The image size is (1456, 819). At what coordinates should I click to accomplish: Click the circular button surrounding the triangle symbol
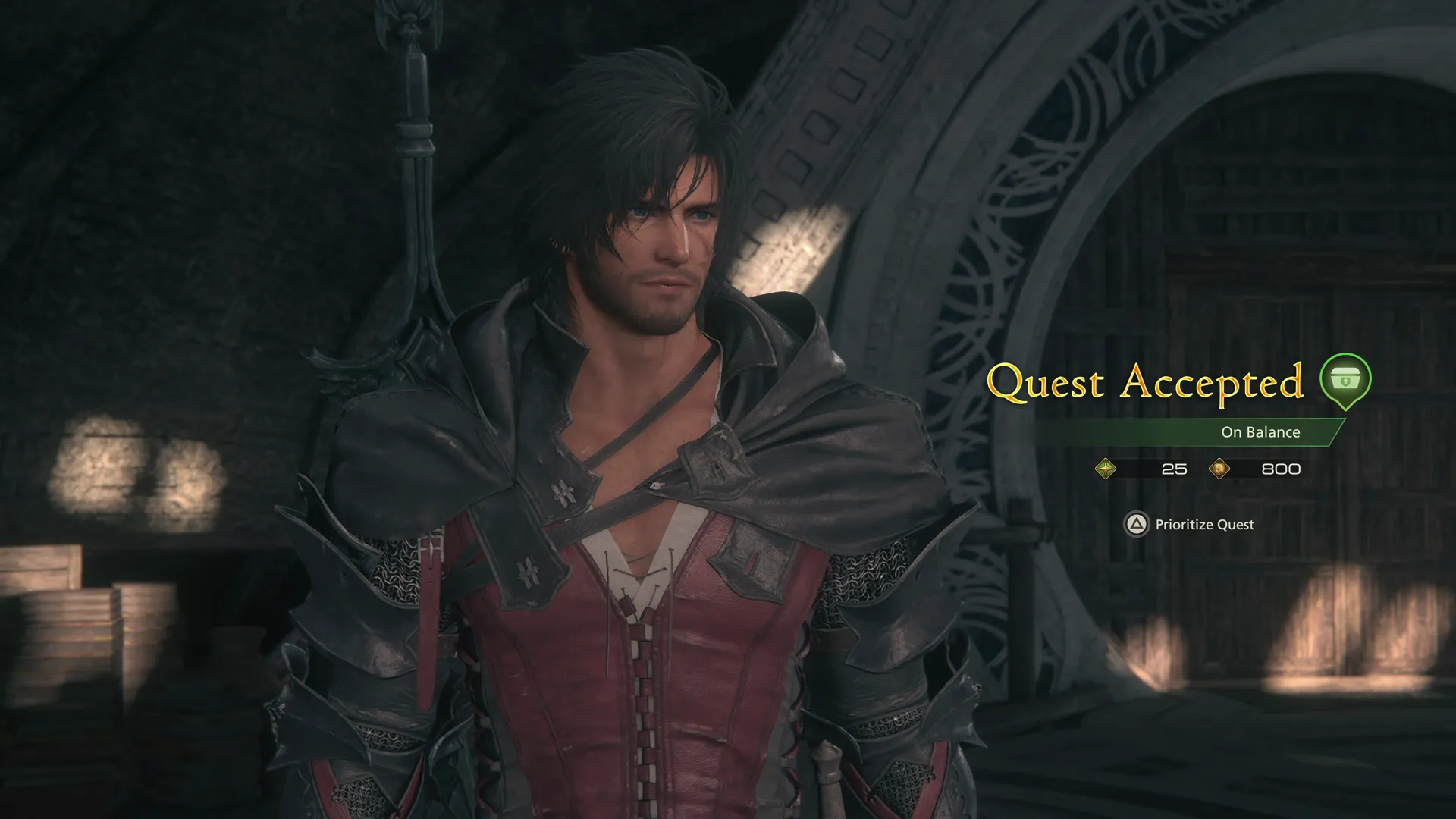coord(1137,524)
